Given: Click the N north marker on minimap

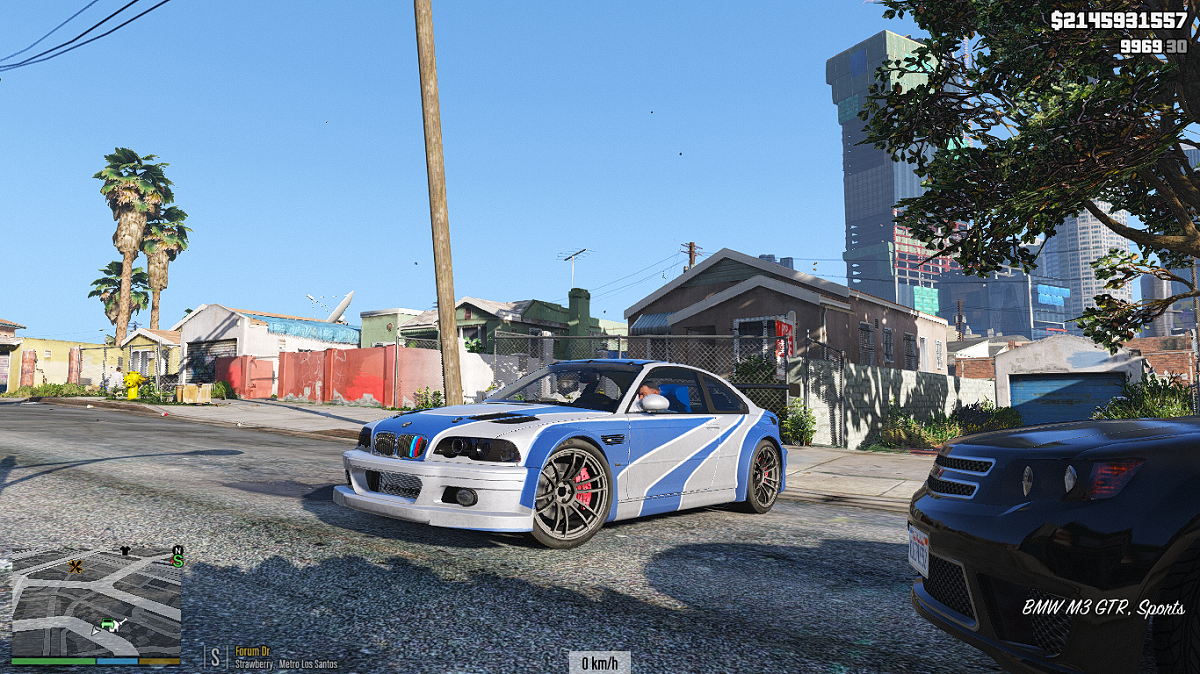Looking at the screenshot, I should pos(178,550).
